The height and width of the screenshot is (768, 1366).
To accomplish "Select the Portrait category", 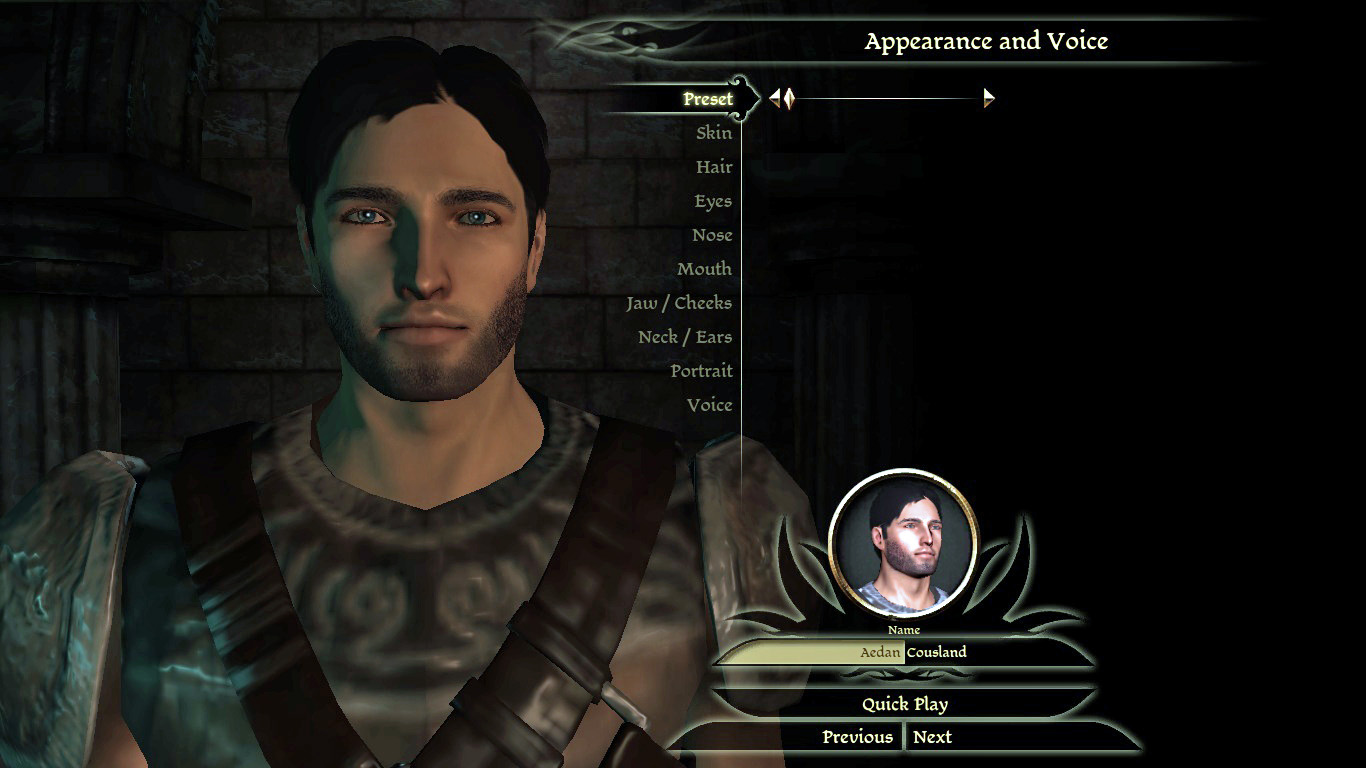I will click(x=701, y=371).
